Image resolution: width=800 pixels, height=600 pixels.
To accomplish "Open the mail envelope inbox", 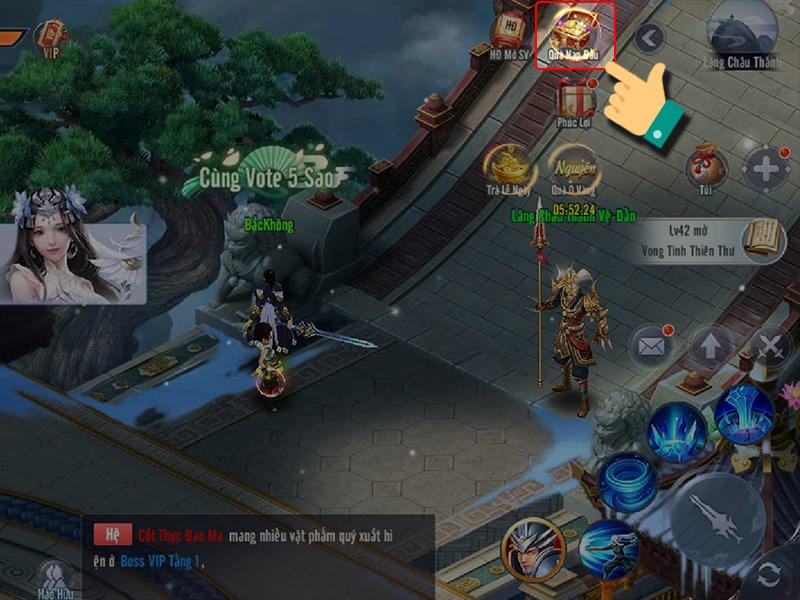I will [x=651, y=346].
